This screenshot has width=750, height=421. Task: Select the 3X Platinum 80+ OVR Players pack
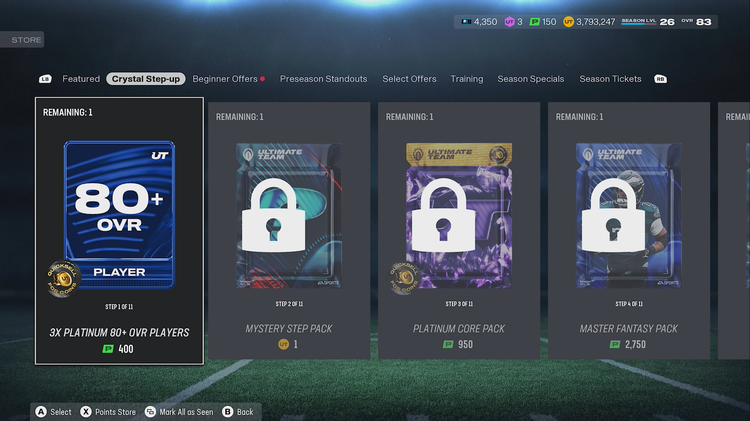119,230
